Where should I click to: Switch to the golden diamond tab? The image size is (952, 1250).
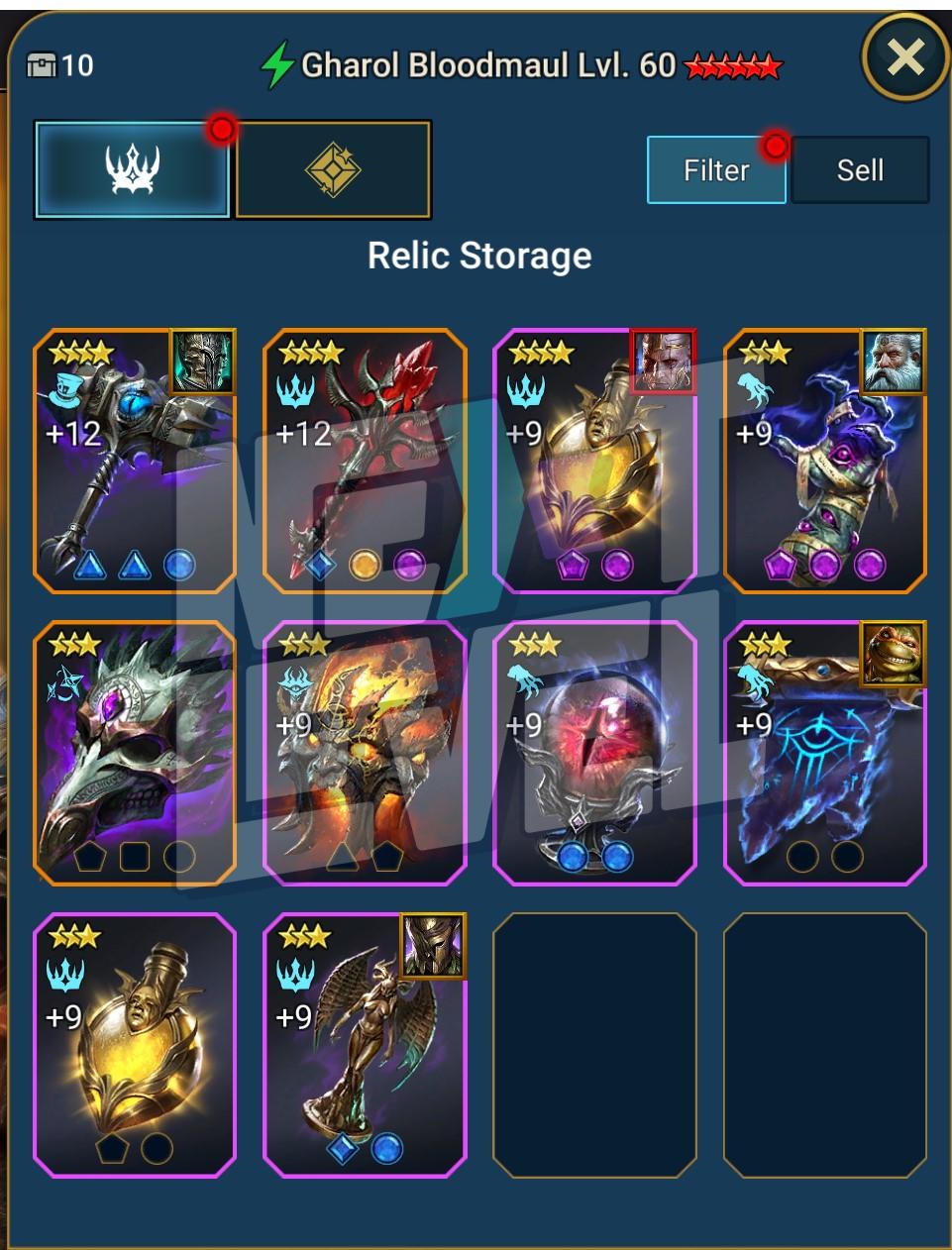[333, 170]
